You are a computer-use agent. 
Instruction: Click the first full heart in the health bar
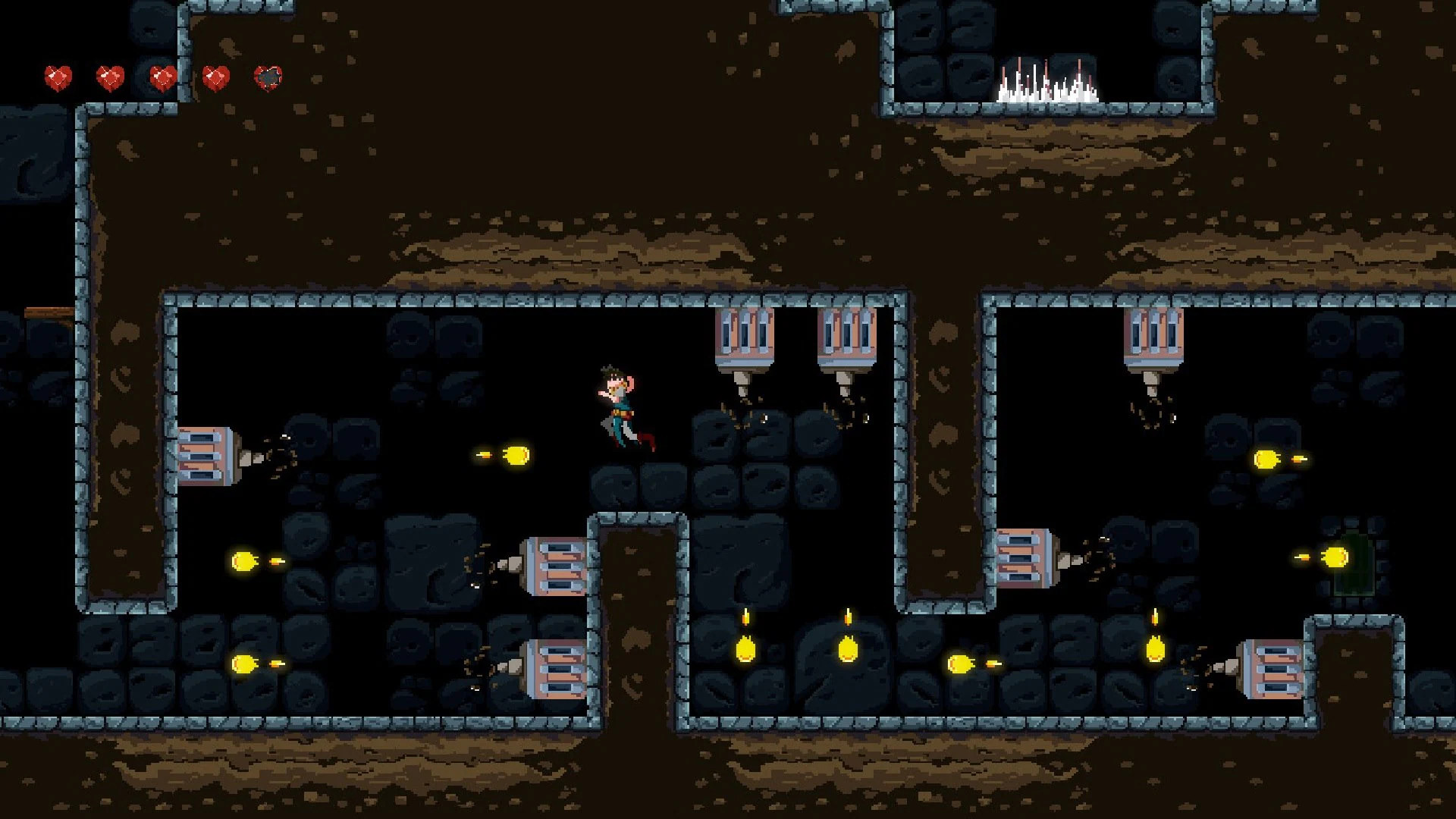click(58, 76)
